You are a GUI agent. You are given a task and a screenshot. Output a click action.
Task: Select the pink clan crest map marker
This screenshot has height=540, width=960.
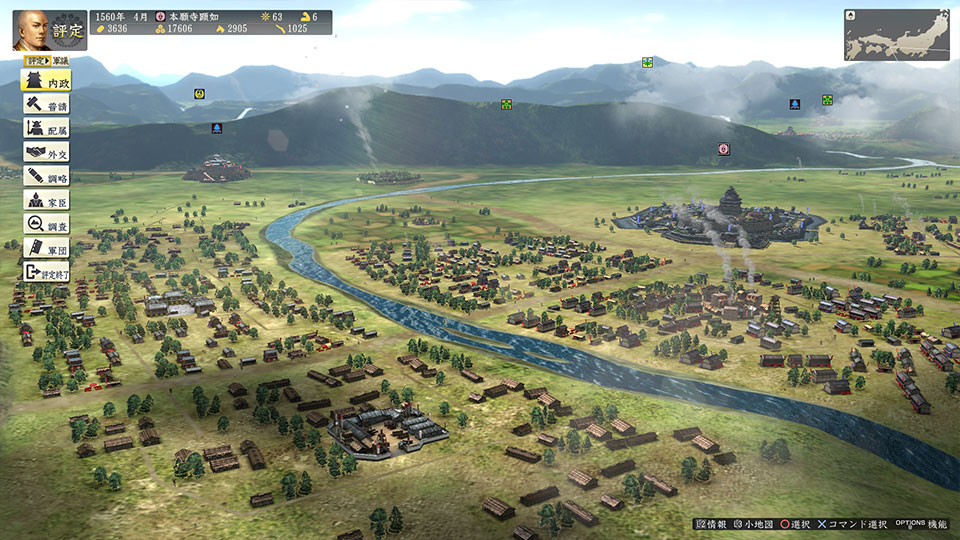pos(723,149)
